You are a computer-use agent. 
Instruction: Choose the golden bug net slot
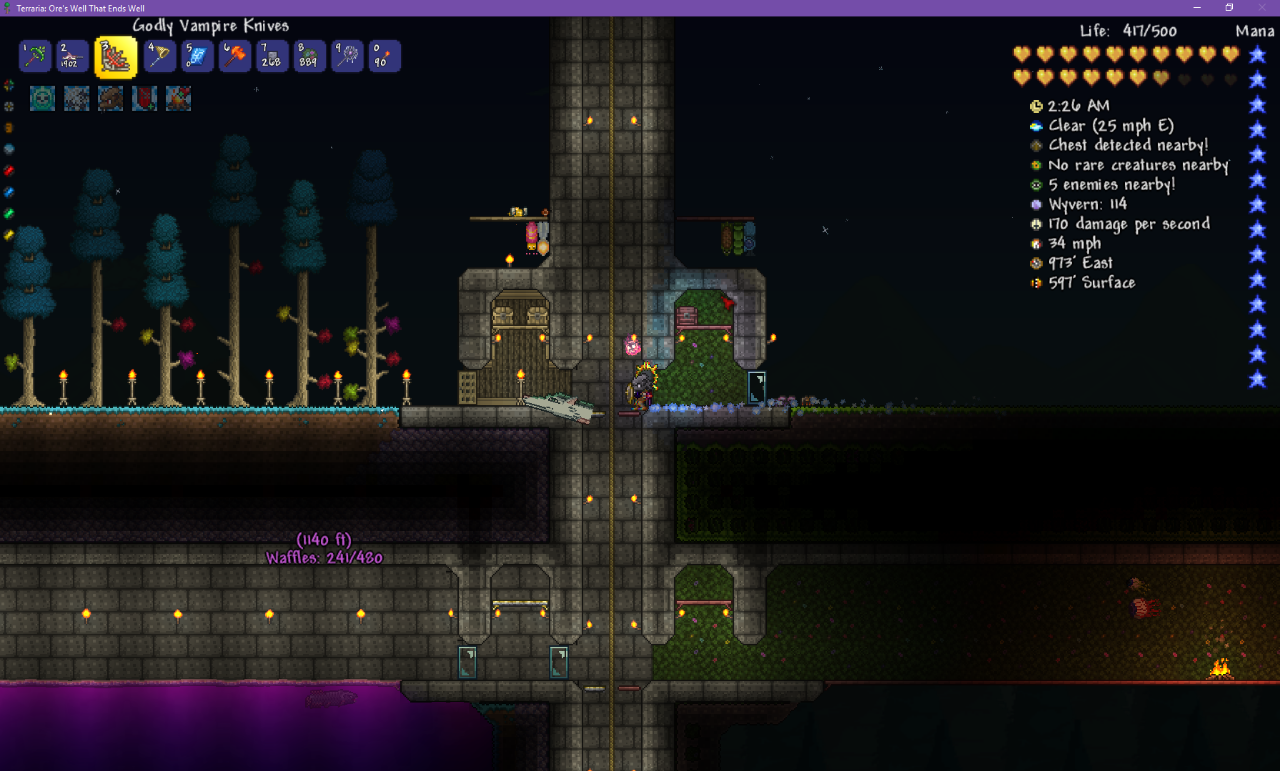(x=160, y=56)
